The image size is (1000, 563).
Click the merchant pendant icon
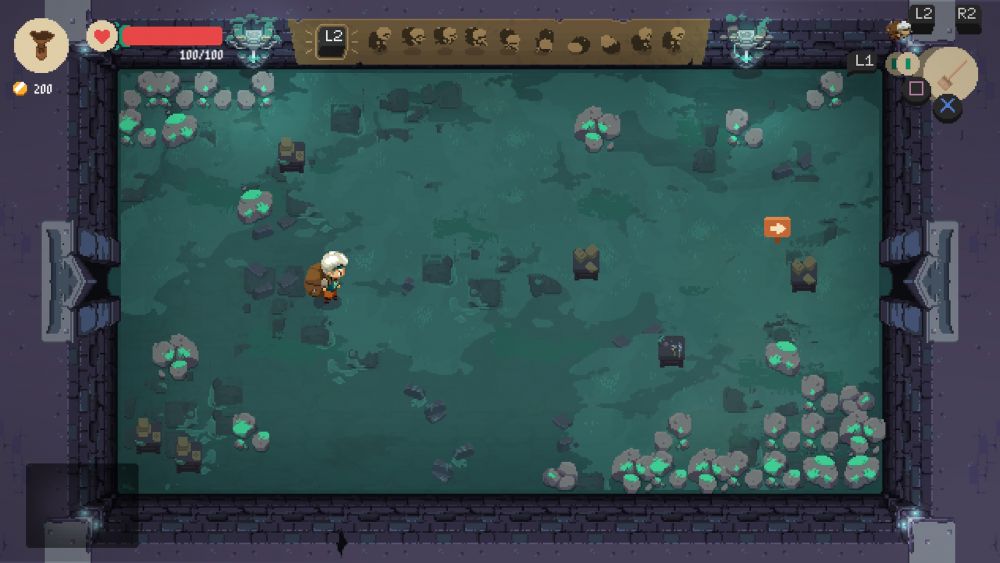pyautogui.click(x=41, y=45)
